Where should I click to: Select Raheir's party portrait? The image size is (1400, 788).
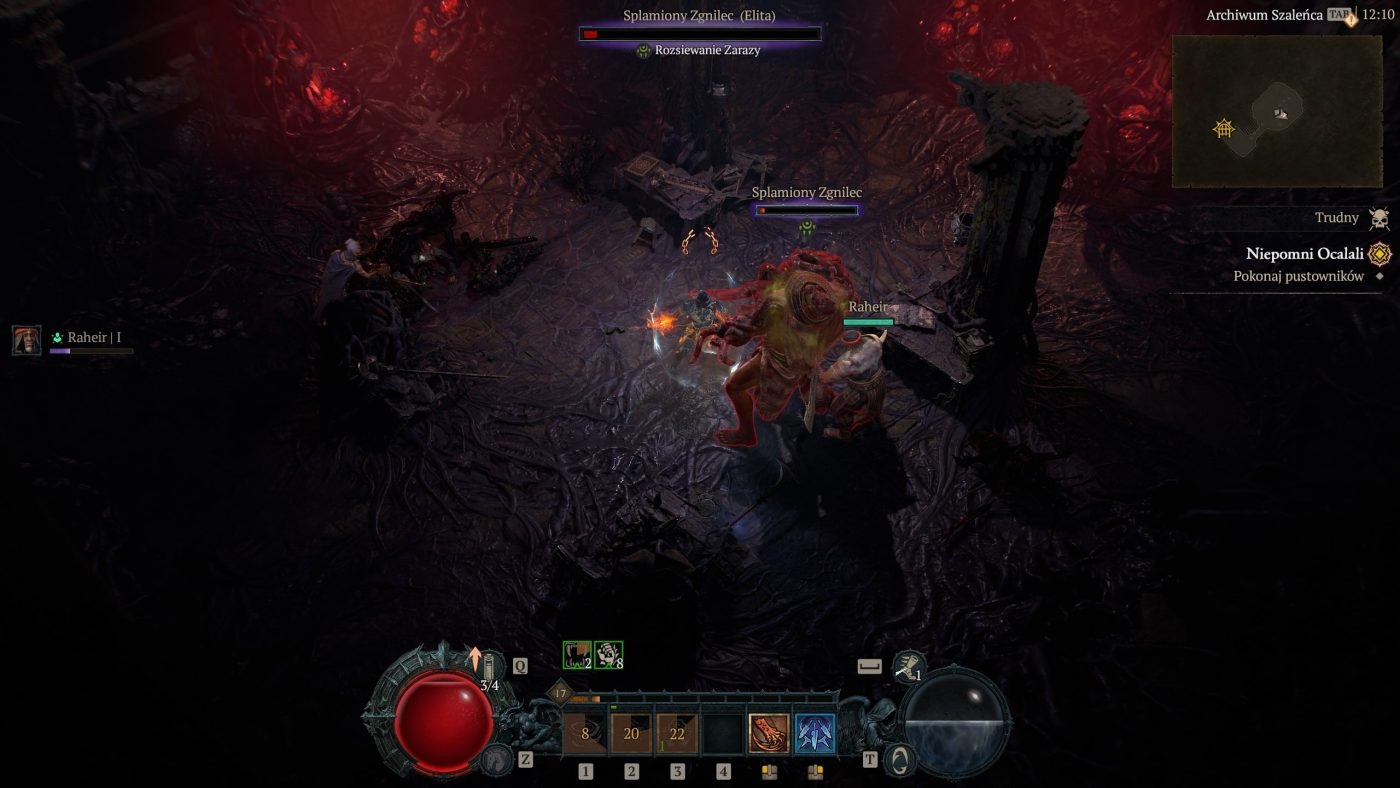click(x=27, y=340)
